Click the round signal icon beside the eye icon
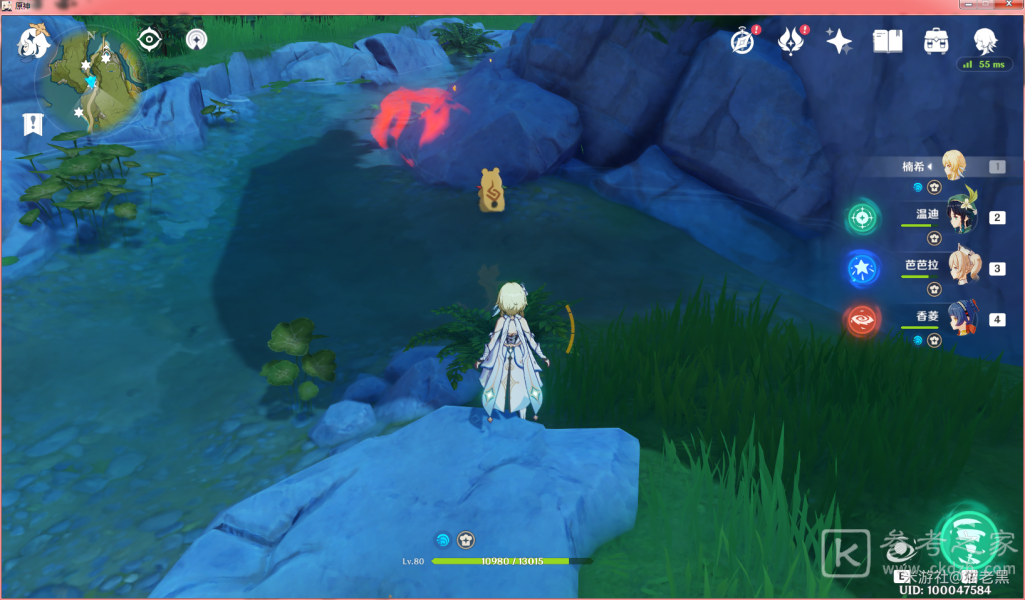1025x600 pixels. pos(197,40)
